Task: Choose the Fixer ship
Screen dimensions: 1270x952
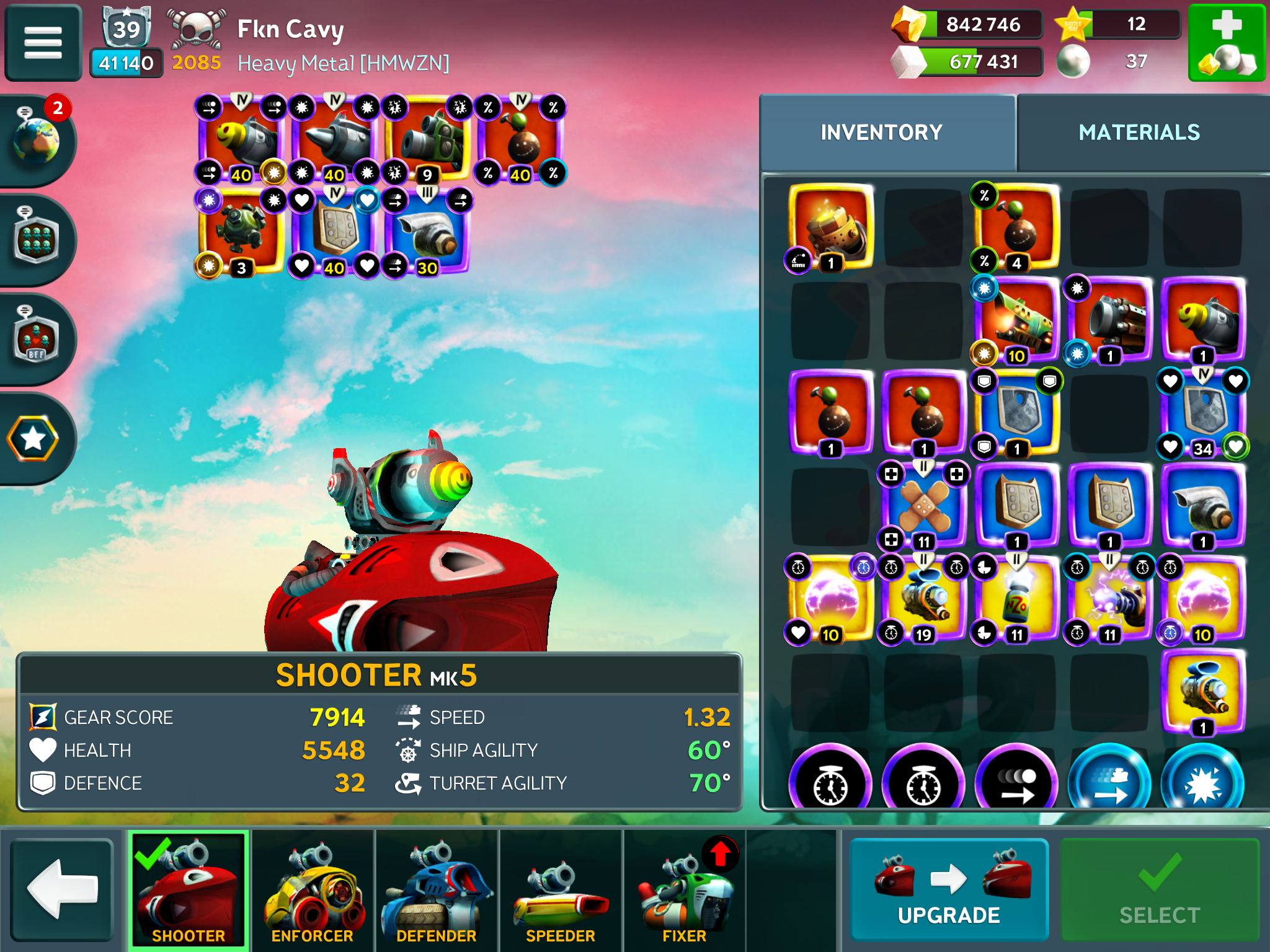Action: (x=684, y=889)
